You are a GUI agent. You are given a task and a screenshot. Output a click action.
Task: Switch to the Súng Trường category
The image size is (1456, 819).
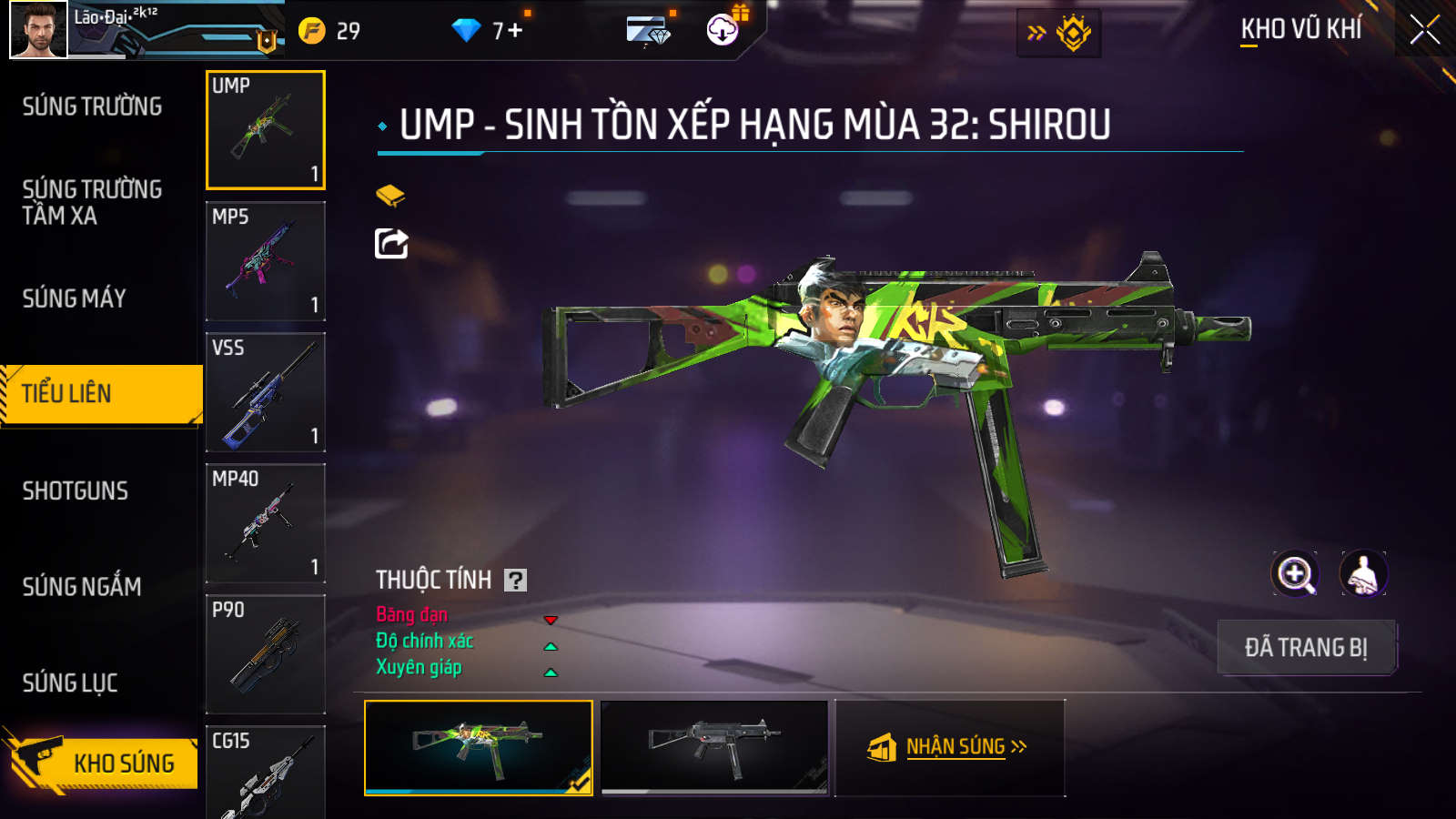(93, 106)
